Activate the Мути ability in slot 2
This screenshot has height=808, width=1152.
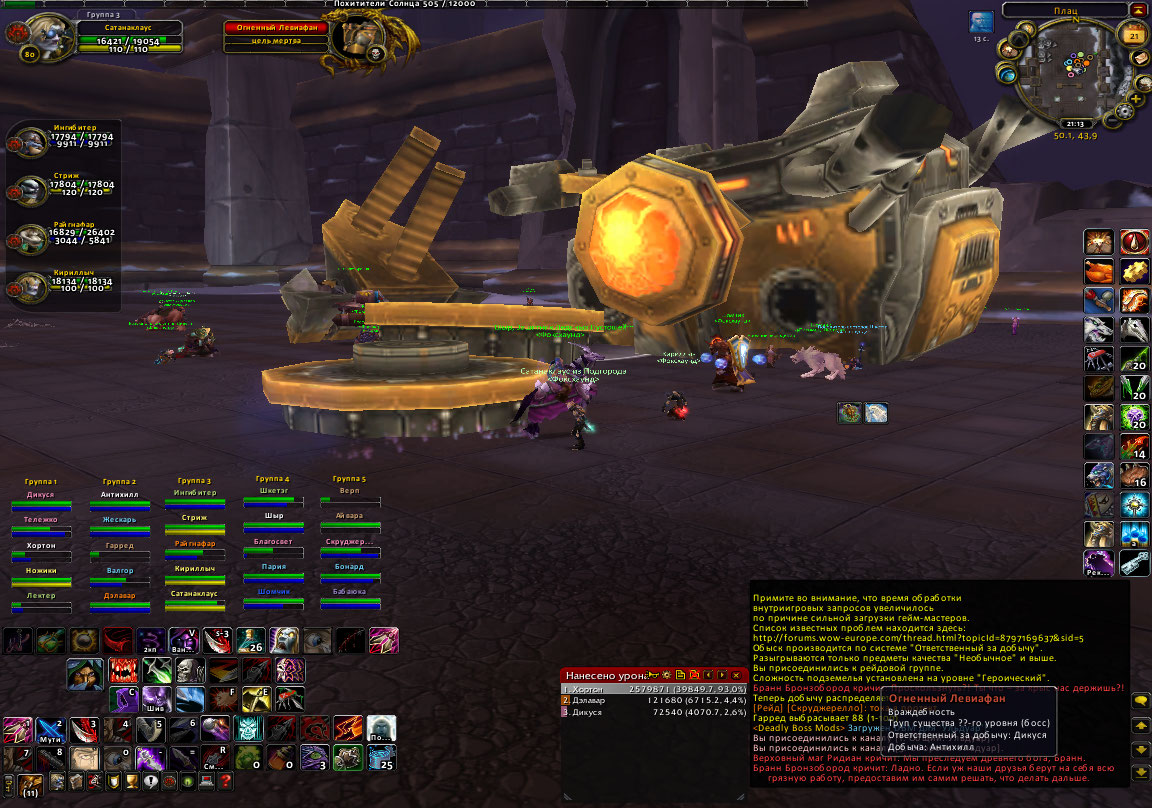click(49, 730)
